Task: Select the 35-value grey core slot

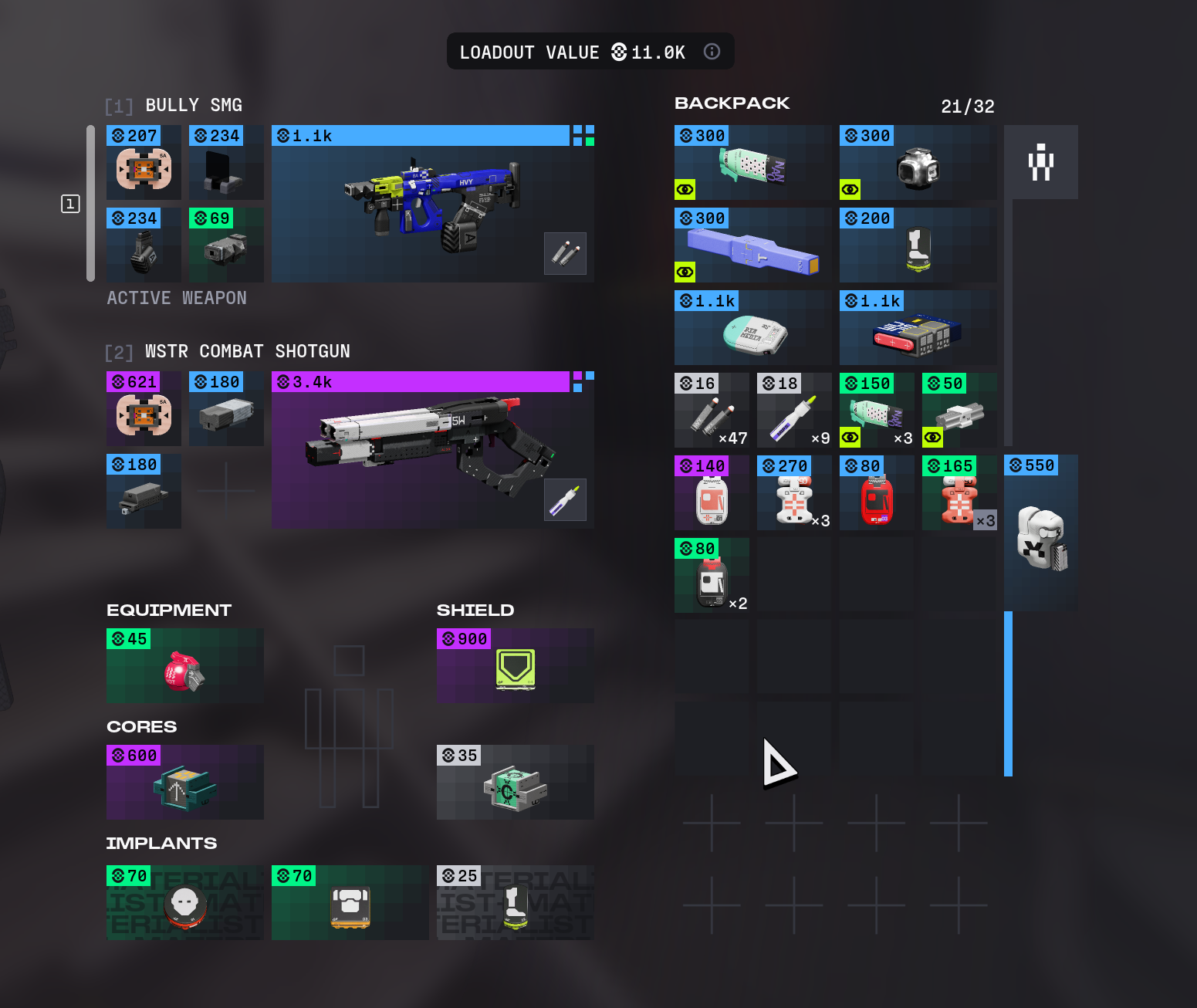Action: click(515, 783)
